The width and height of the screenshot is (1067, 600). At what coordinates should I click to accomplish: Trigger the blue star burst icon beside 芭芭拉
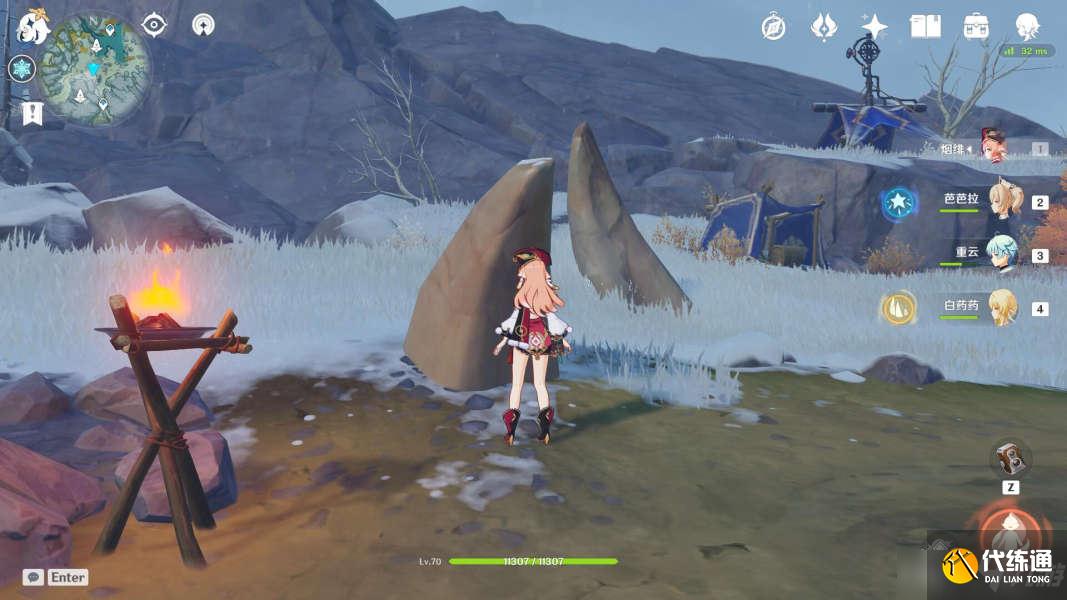[x=898, y=203]
